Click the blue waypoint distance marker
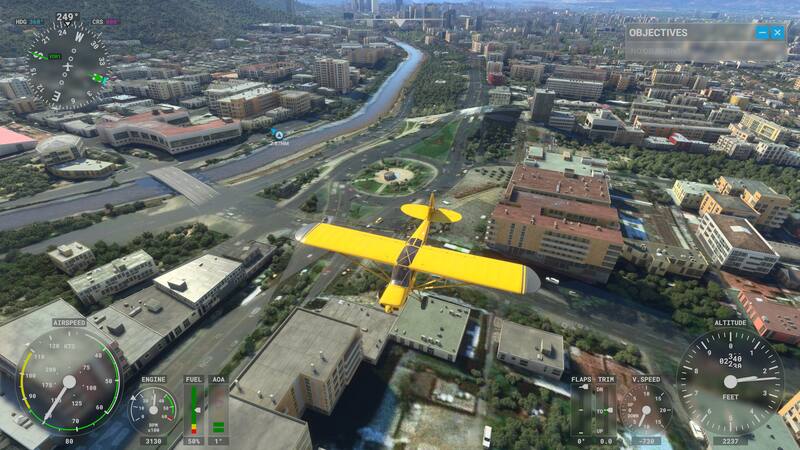Viewport: 800px width, 450px height. pos(278,134)
